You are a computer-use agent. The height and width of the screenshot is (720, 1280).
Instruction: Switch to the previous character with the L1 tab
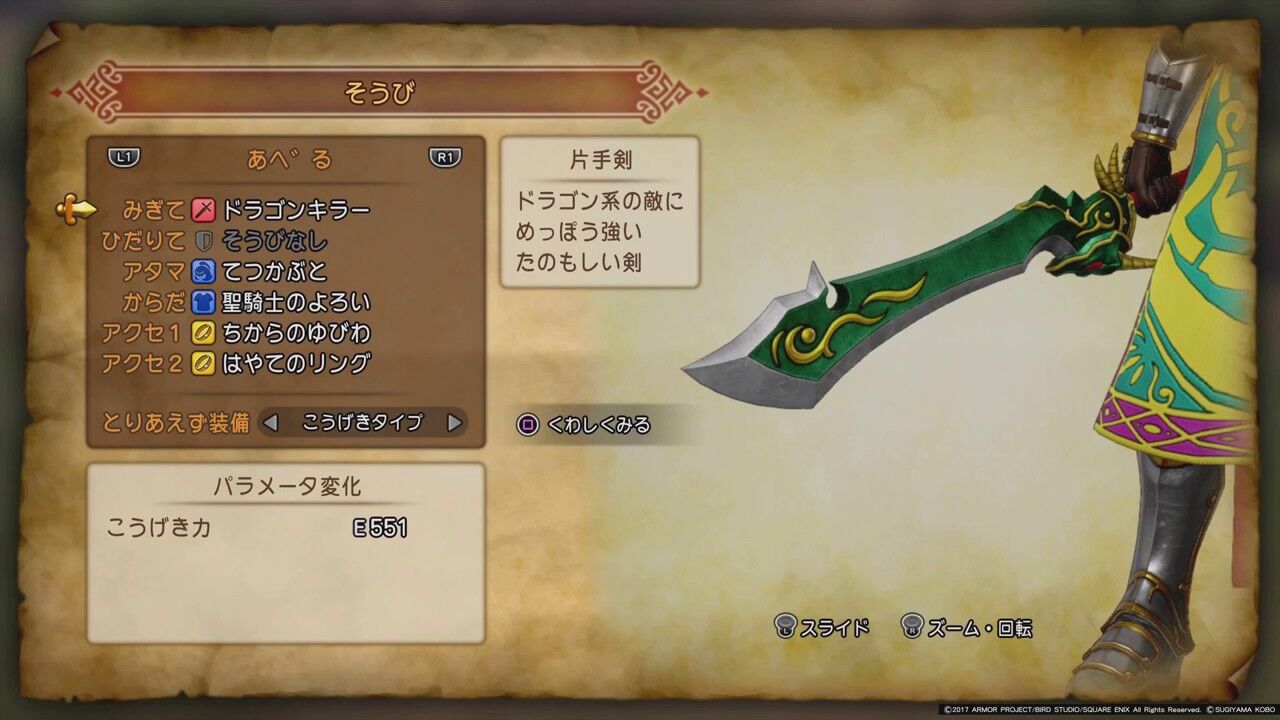coord(122,158)
